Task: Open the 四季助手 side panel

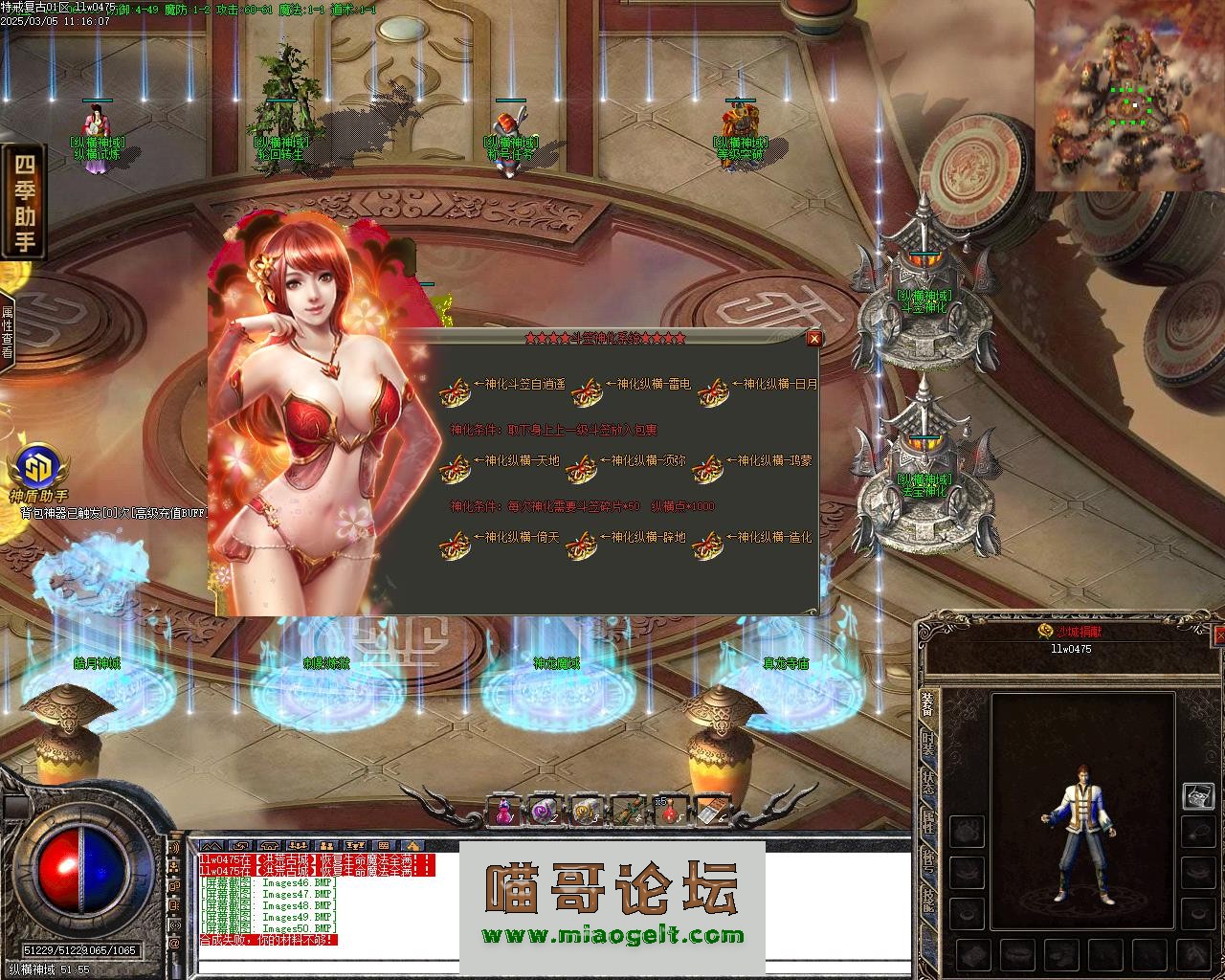Action: coord(24,202)
